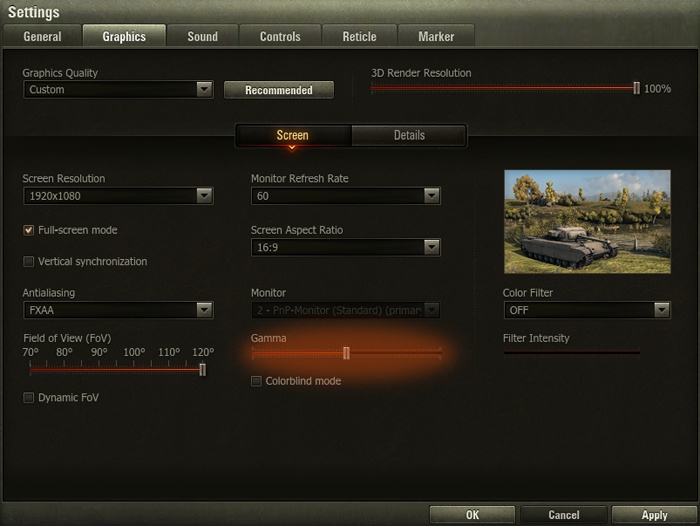Viewport: 700px width, 526px height.
Task: Click the Gamma slider handle
Action: point(346,353)
